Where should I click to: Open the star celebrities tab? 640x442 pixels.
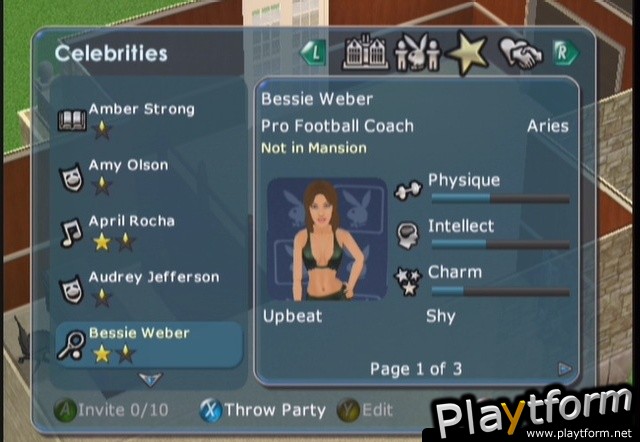[469, 54]
